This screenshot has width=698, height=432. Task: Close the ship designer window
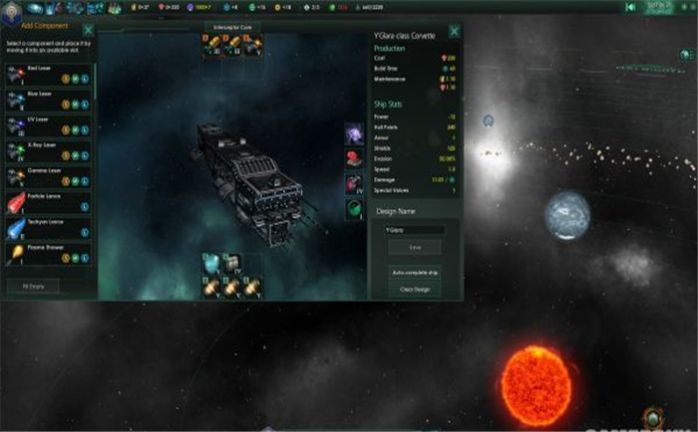[x=454, y=31]
